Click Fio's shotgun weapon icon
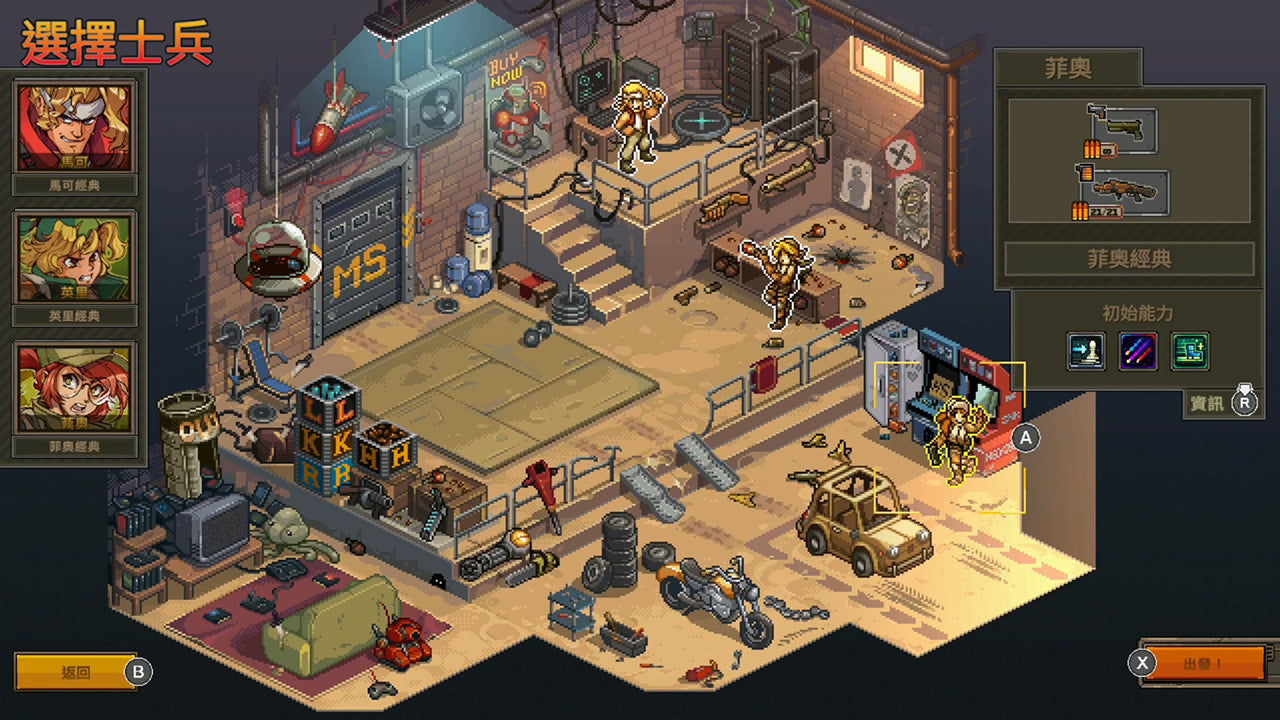 click(1127, 191)
